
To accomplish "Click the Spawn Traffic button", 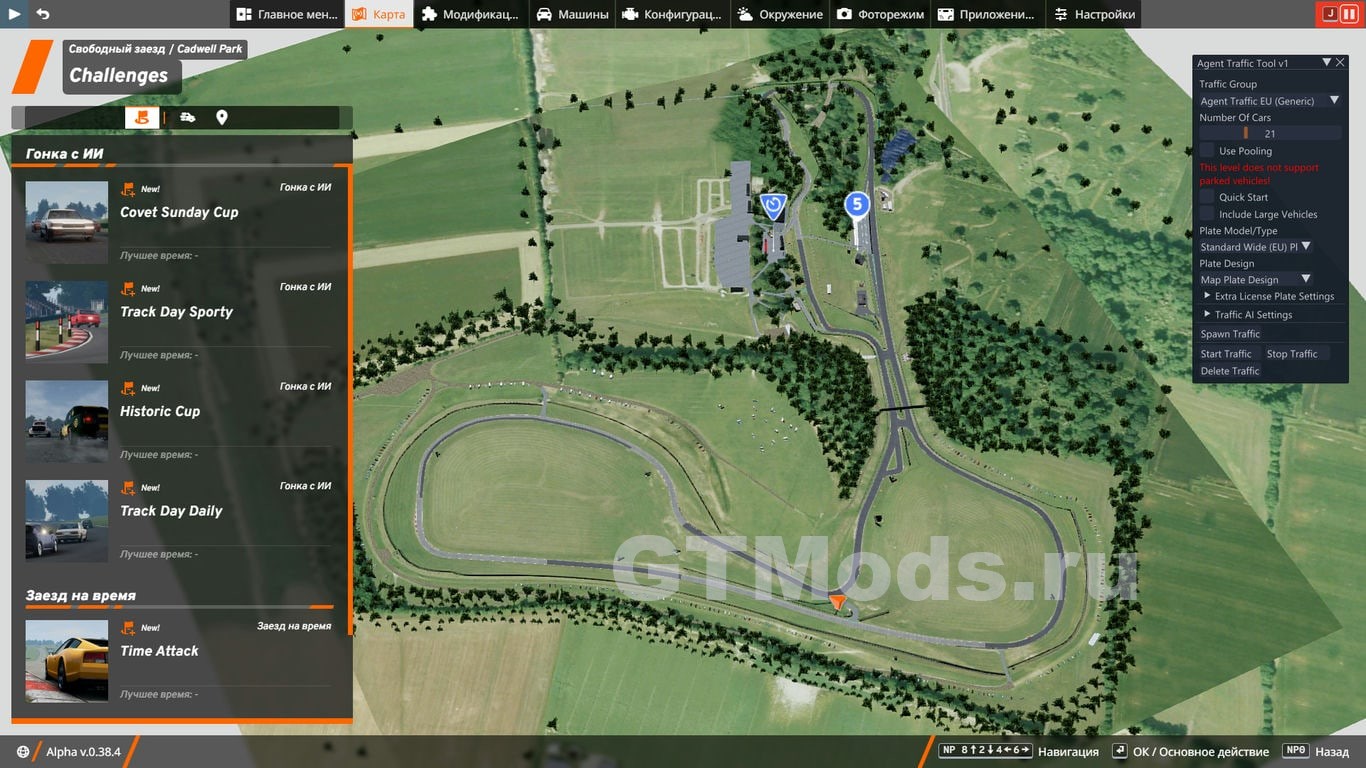I will coord(1230,334).
